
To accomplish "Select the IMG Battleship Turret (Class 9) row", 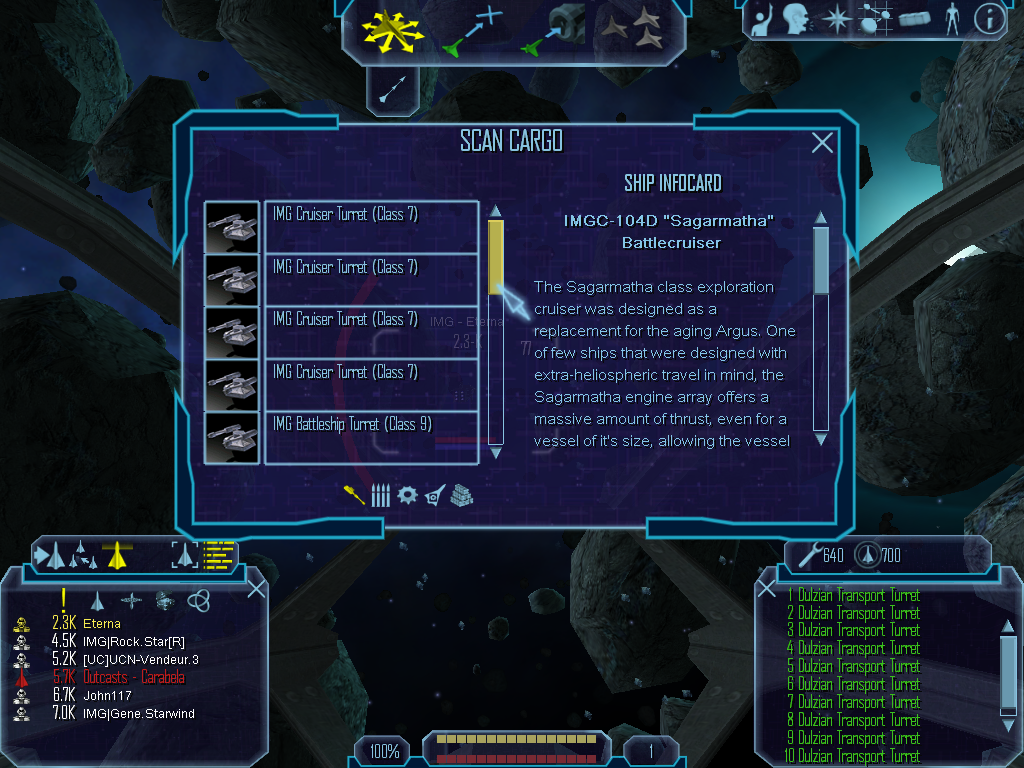I will [371, 438].
